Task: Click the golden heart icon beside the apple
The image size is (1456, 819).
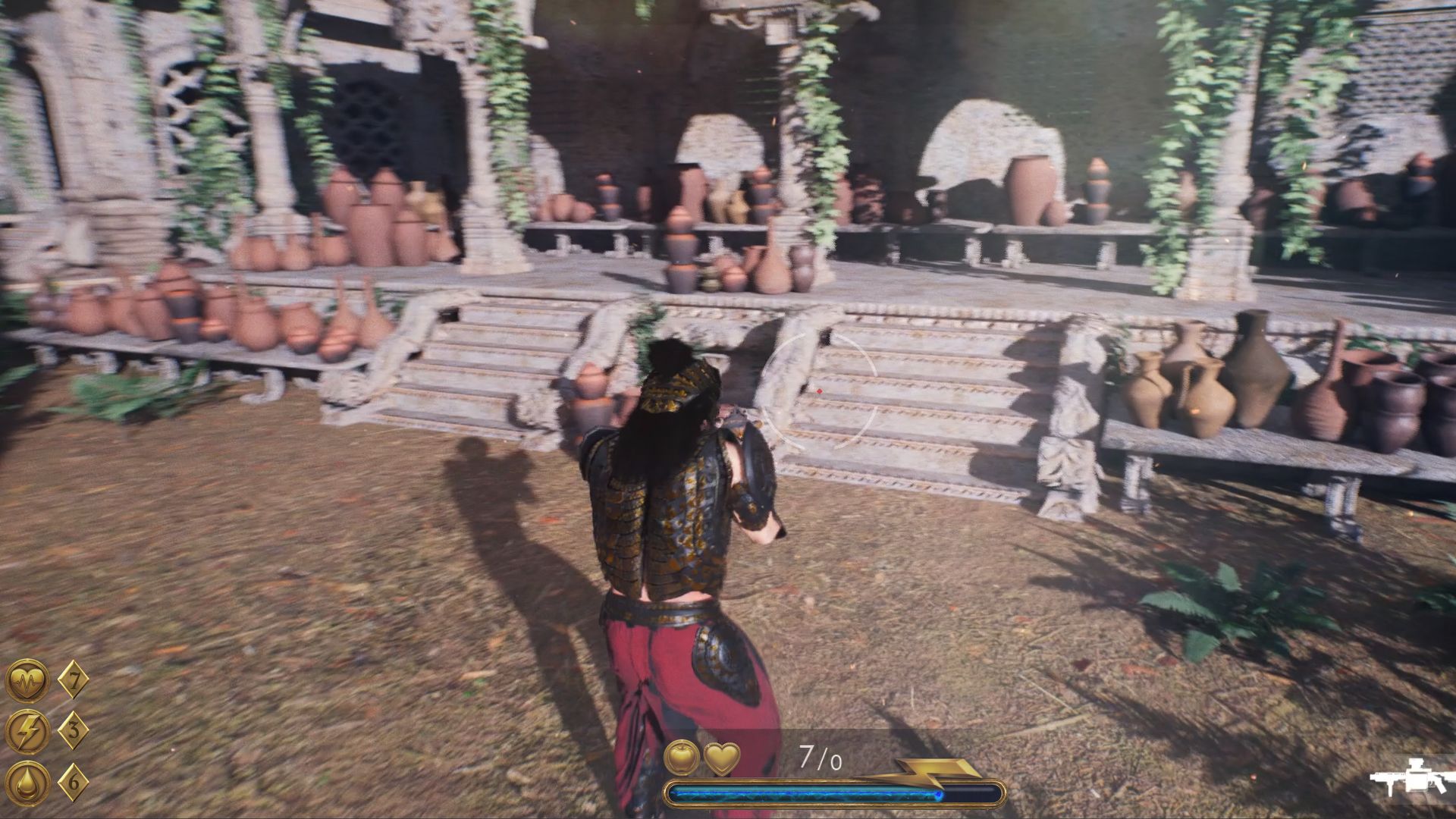Action: [x=721, y=757]
